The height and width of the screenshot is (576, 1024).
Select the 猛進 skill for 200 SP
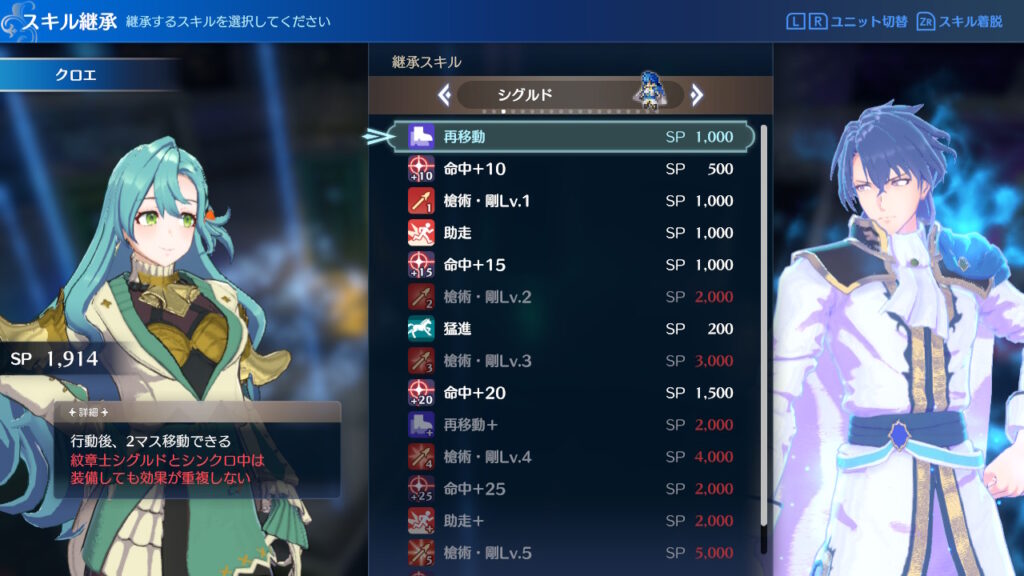570,329
